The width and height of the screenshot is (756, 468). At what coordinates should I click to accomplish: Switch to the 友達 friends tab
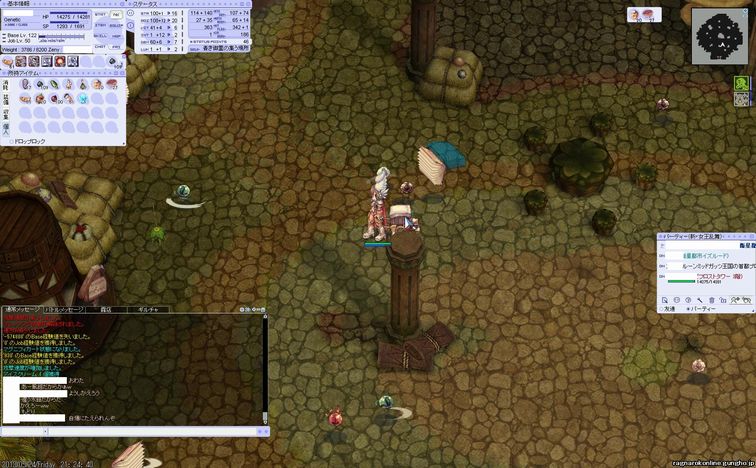[668, 308]
